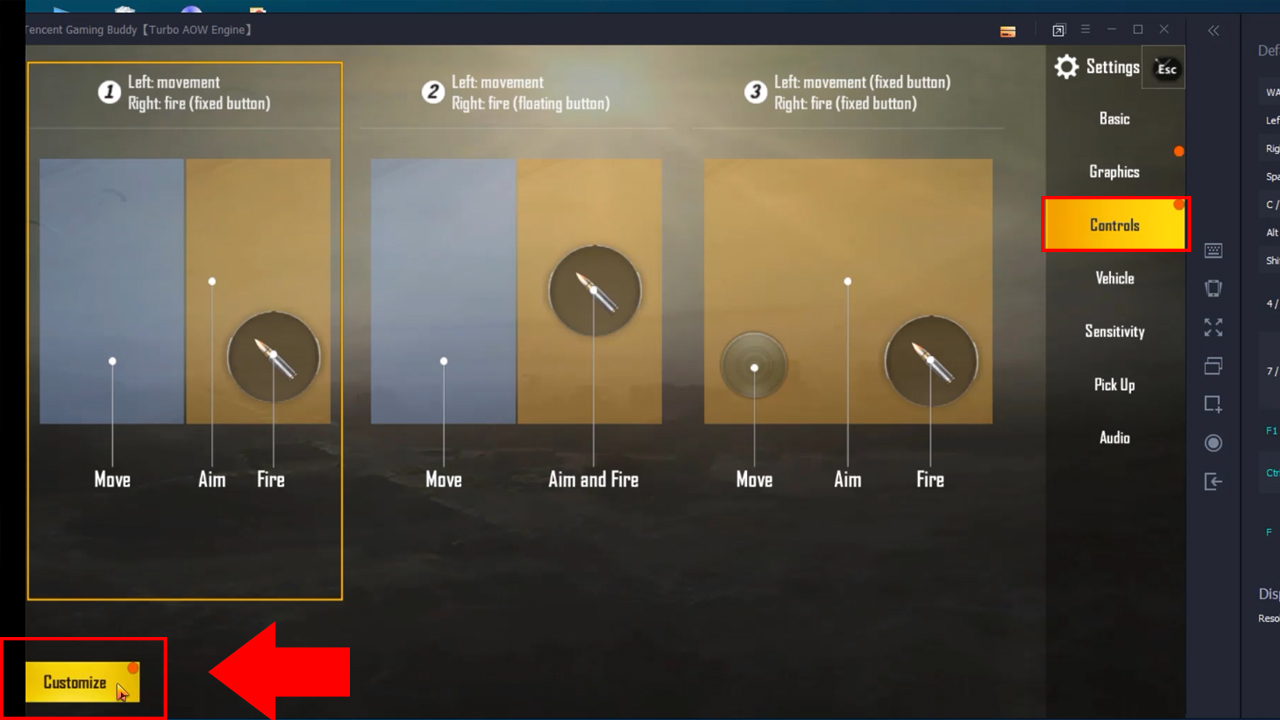Click the add new window icon

[1213, 404]
